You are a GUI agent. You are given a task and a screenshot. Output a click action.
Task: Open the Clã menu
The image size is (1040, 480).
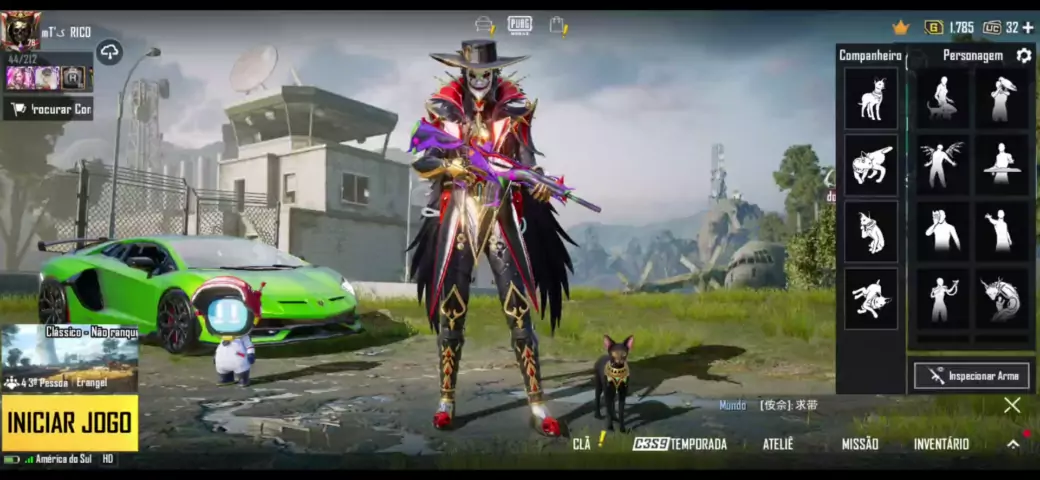point(583,443)
